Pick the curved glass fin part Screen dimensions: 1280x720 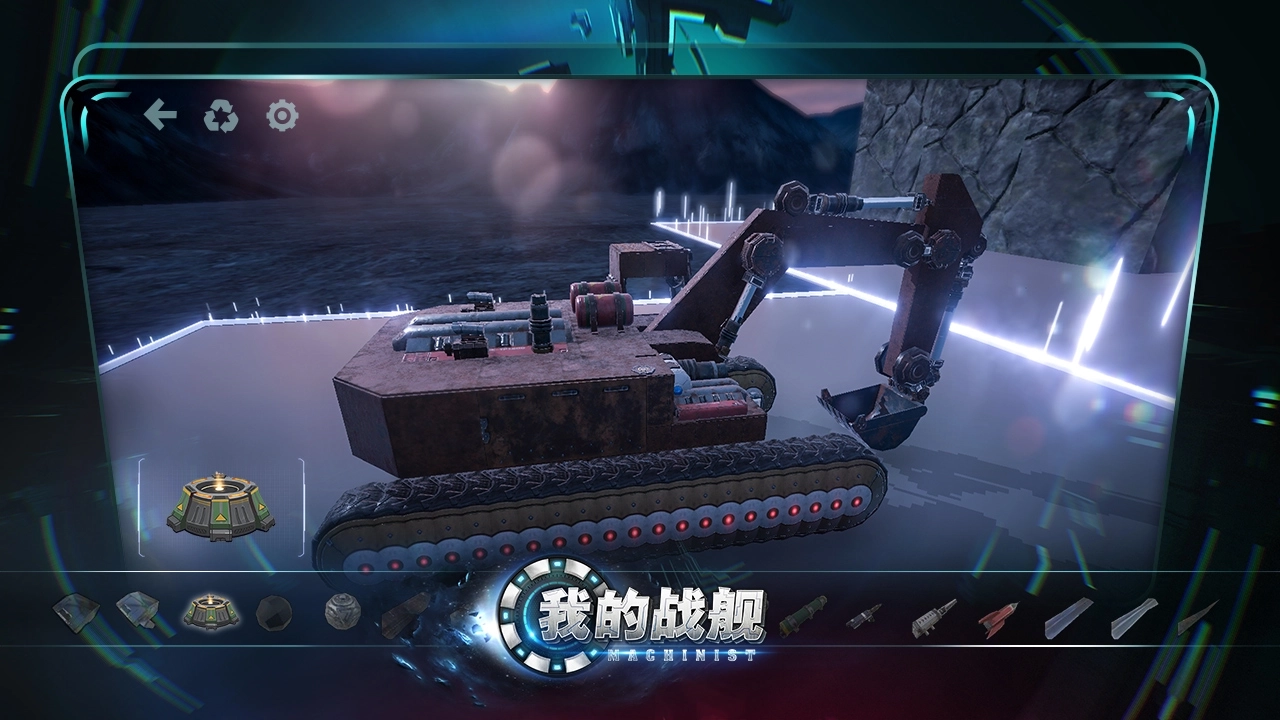click(x=1135, y=617)
